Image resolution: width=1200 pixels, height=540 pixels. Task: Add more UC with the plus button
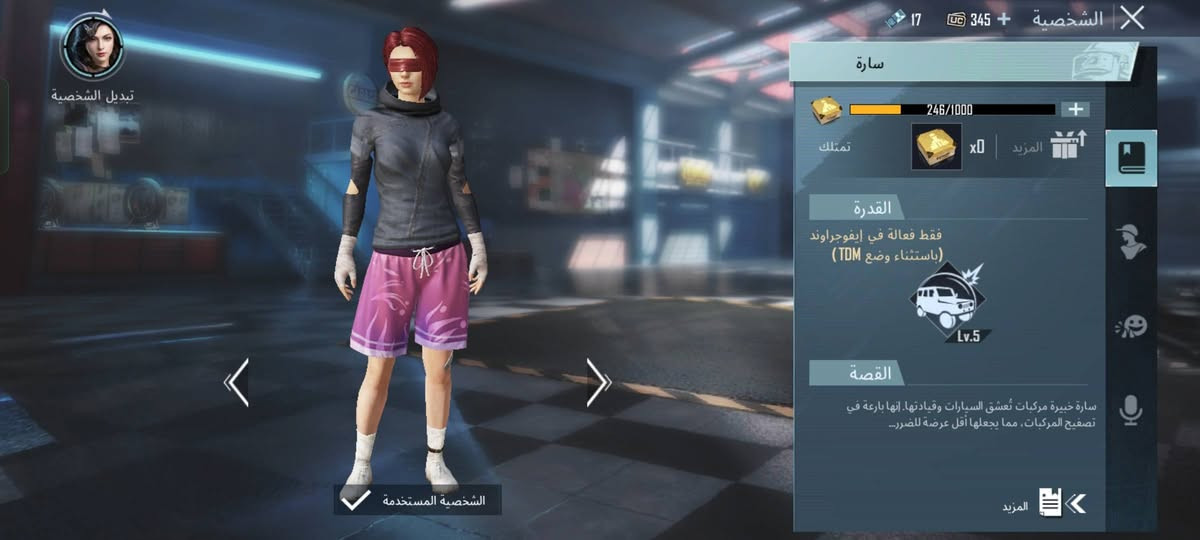pyautogui.click(x=1004, y=19)
